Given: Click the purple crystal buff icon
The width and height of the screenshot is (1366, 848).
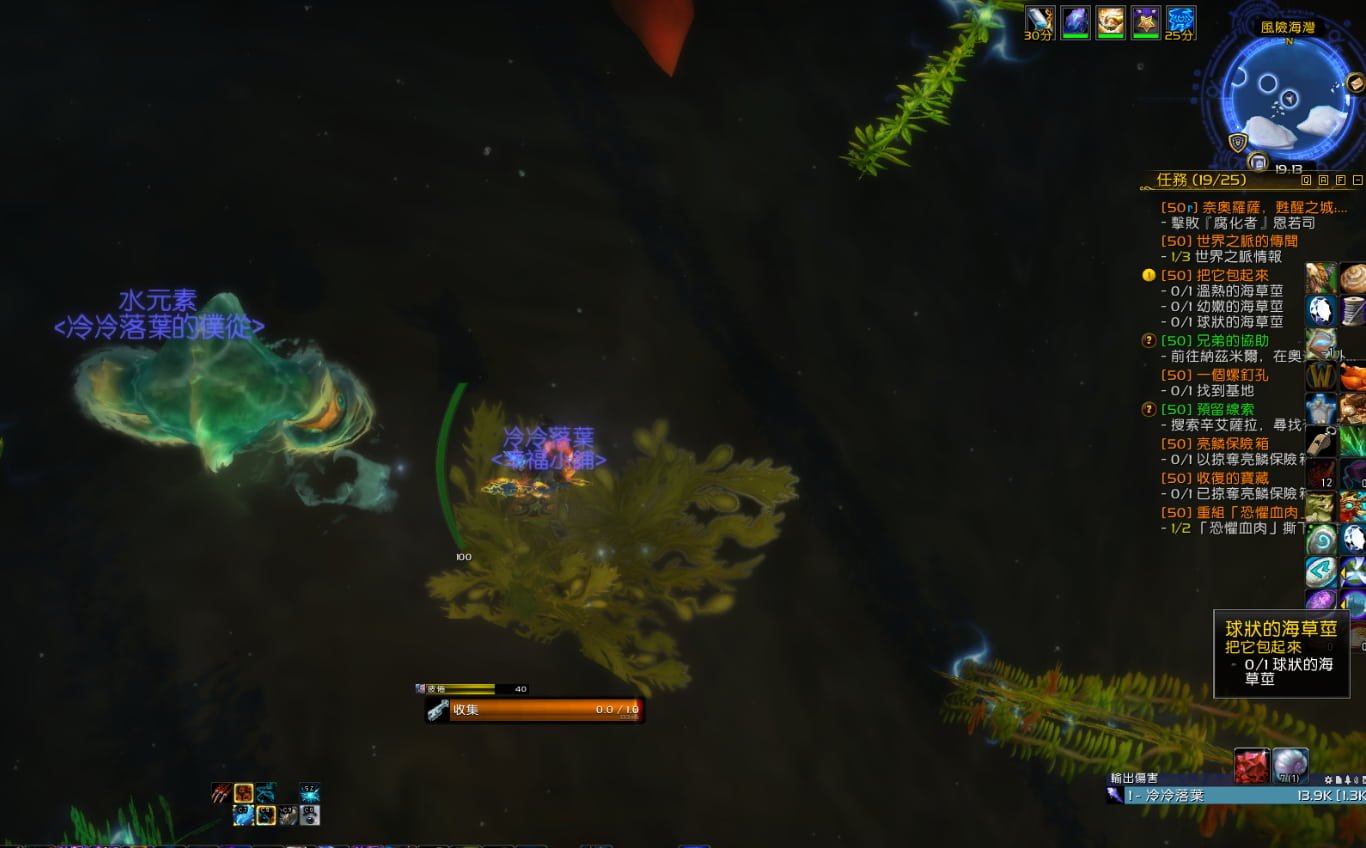Looking at the screenshot, I should tap(1075, 21).
